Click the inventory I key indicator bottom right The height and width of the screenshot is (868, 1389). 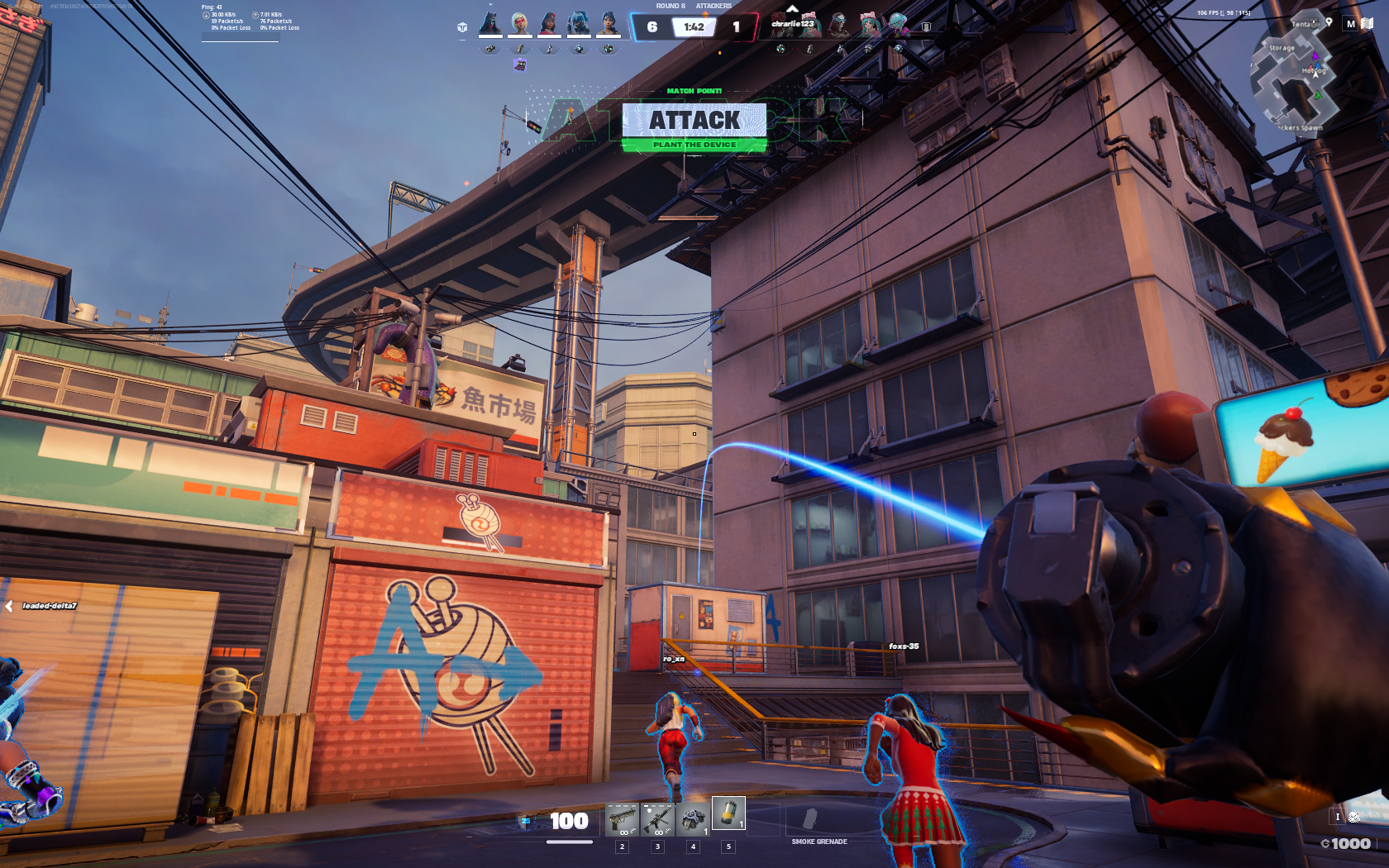pos(1338,817)
